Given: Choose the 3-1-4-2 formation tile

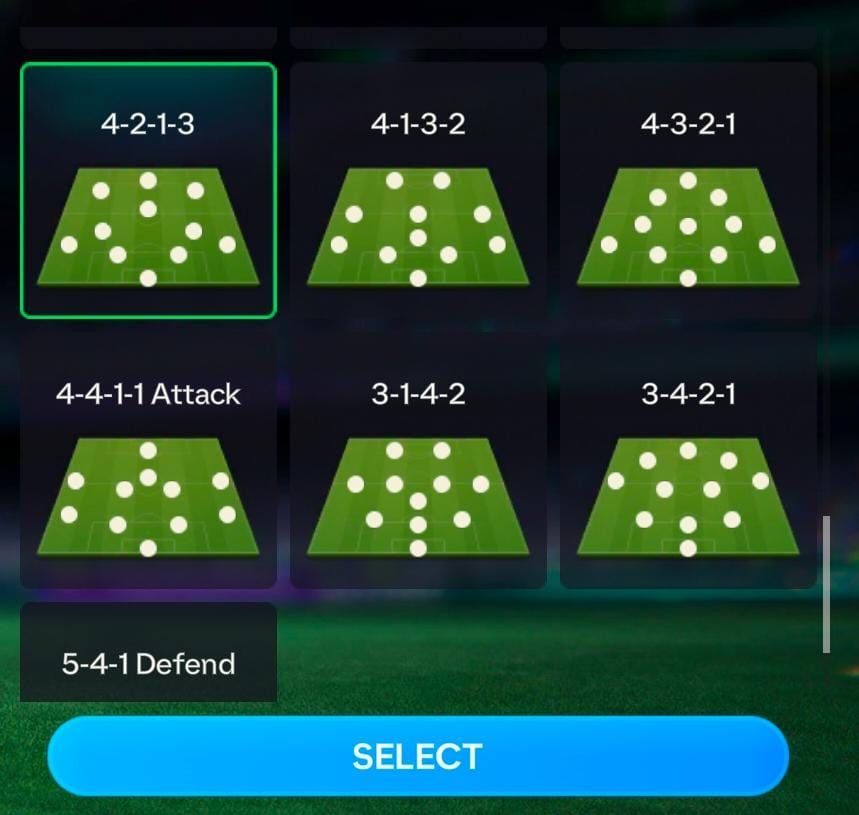Looking at the screenshot, I should (418, 460).
